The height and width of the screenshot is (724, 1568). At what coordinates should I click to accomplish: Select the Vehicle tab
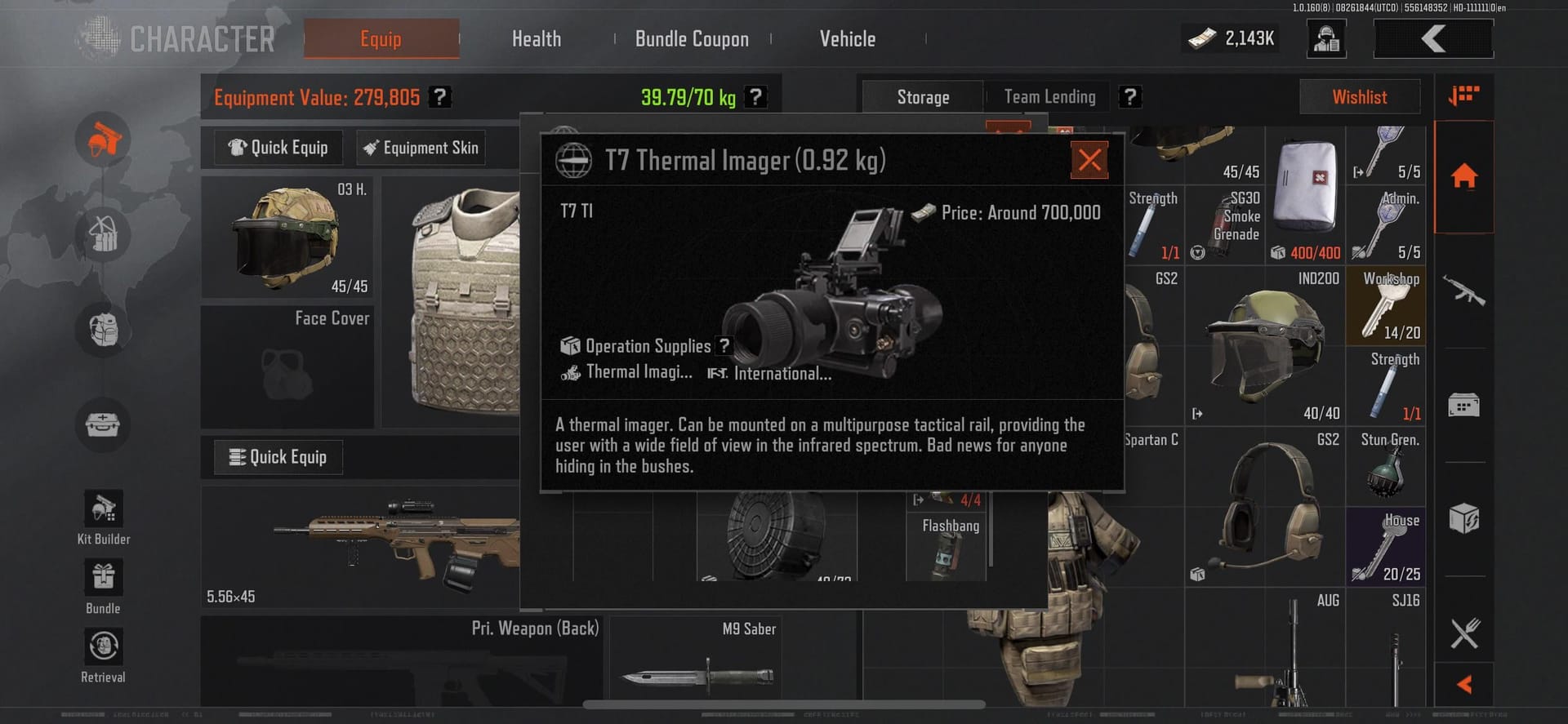pos(847,38)
